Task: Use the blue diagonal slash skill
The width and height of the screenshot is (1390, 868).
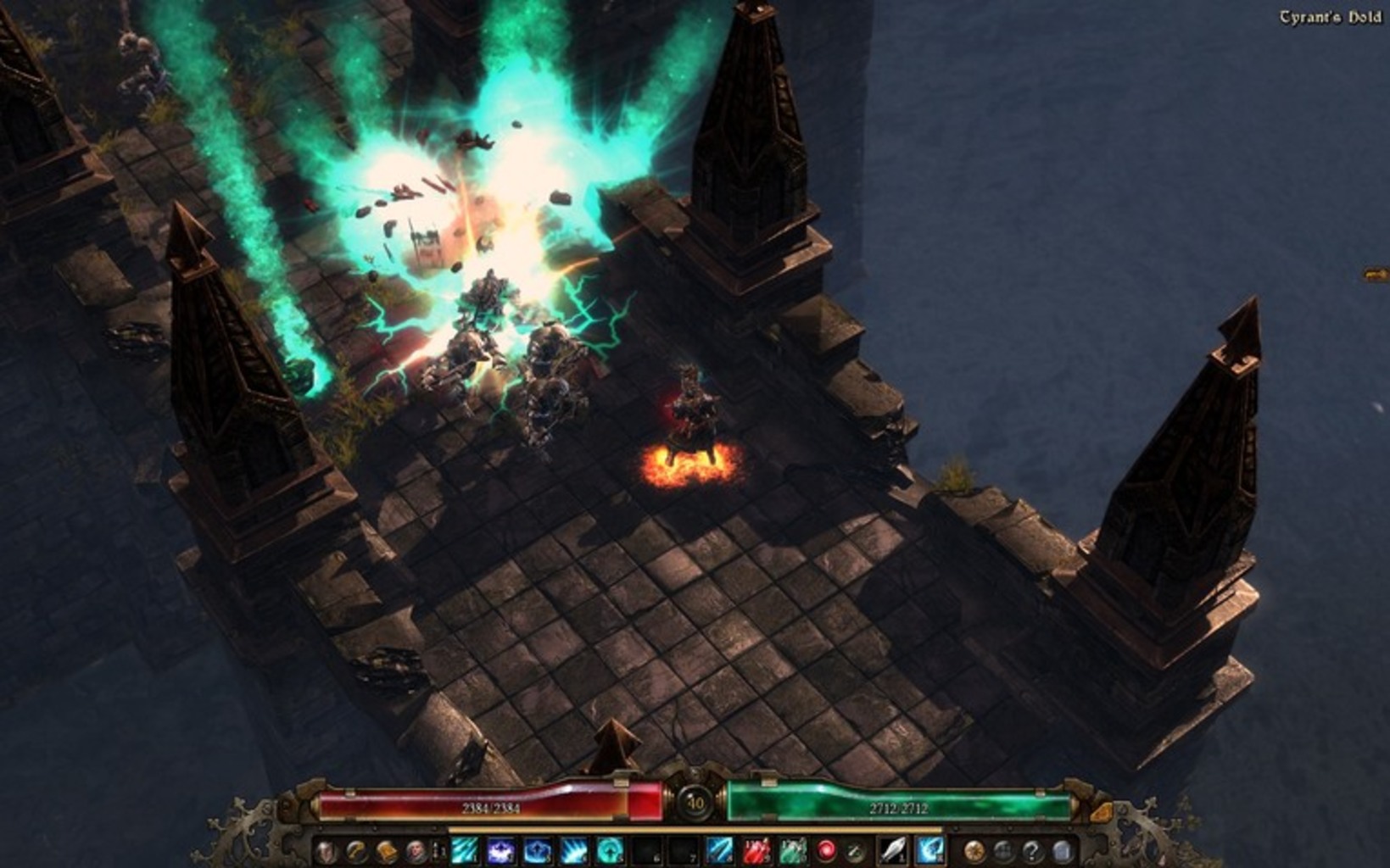Action: 719,850
